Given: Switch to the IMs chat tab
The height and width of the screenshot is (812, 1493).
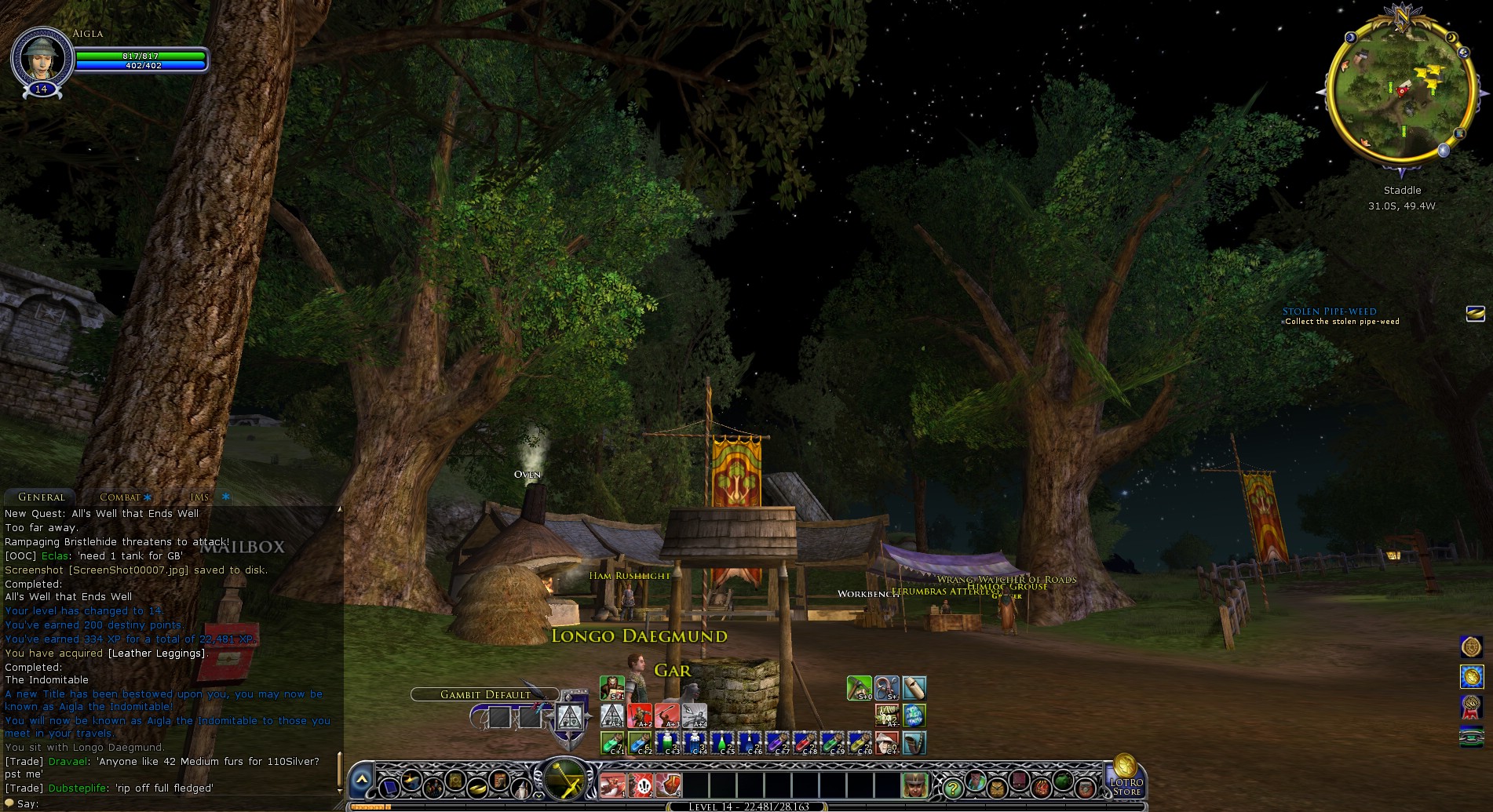Looking at the screenshot, I should tap(199, 497).
